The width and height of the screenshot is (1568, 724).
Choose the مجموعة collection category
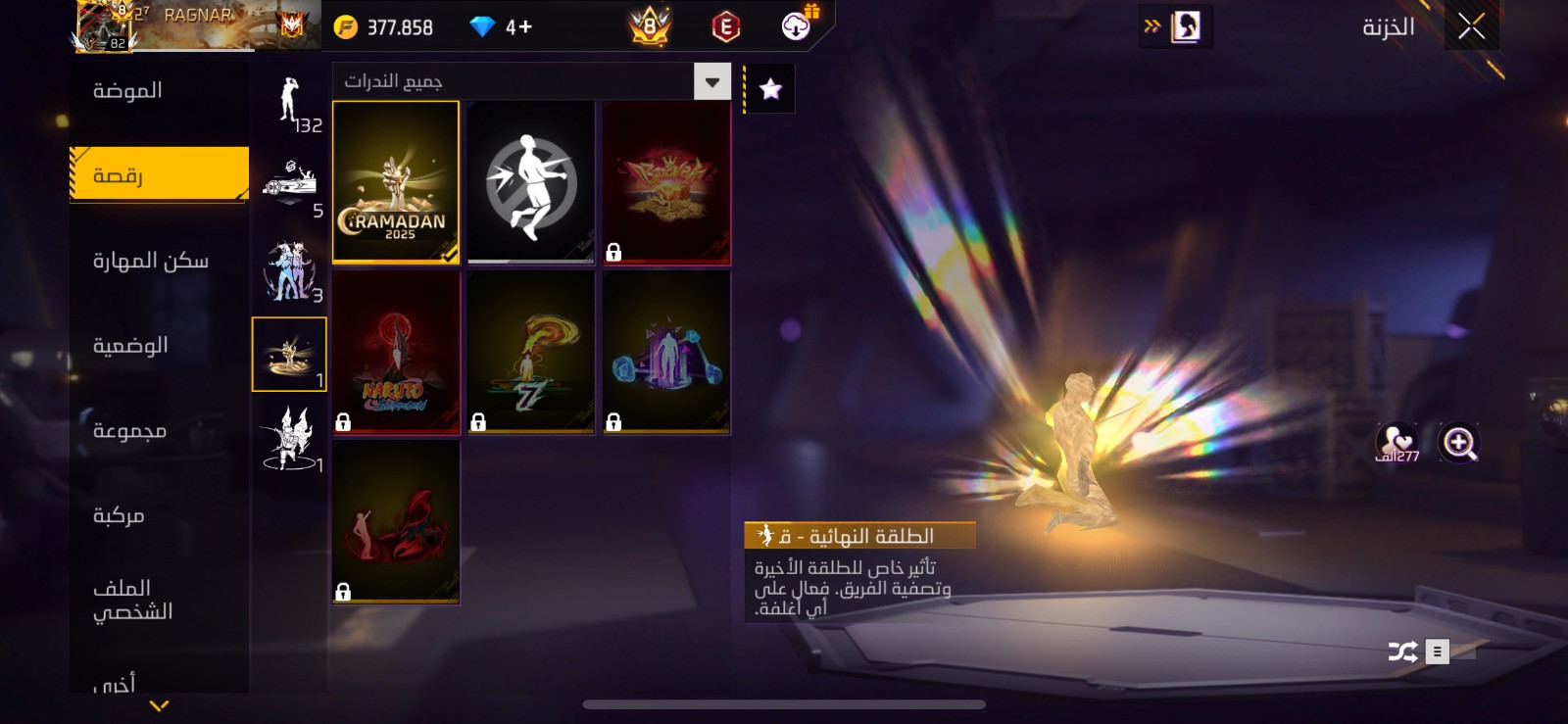point(129,431)
